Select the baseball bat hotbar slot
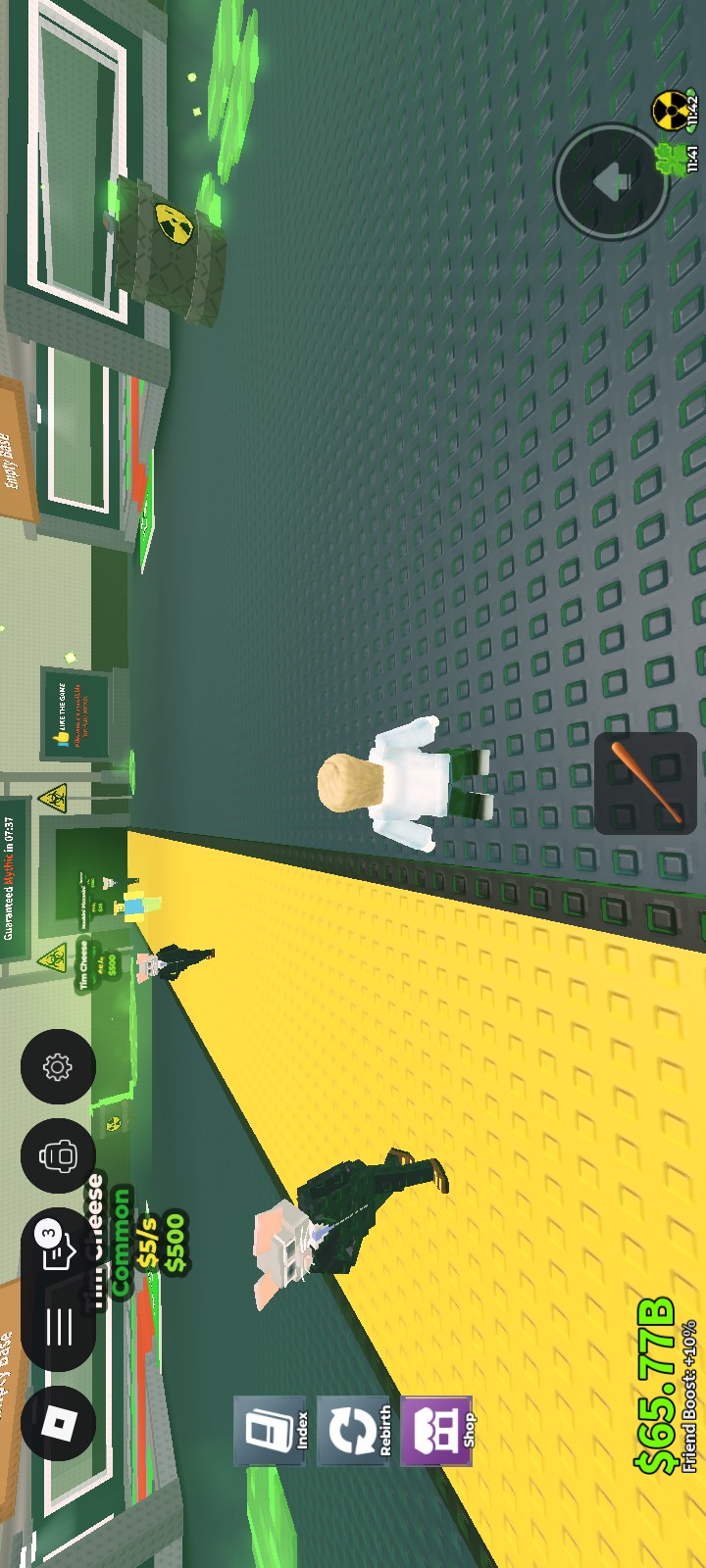This screenshot has width=706, height=1568. point(645,783)
